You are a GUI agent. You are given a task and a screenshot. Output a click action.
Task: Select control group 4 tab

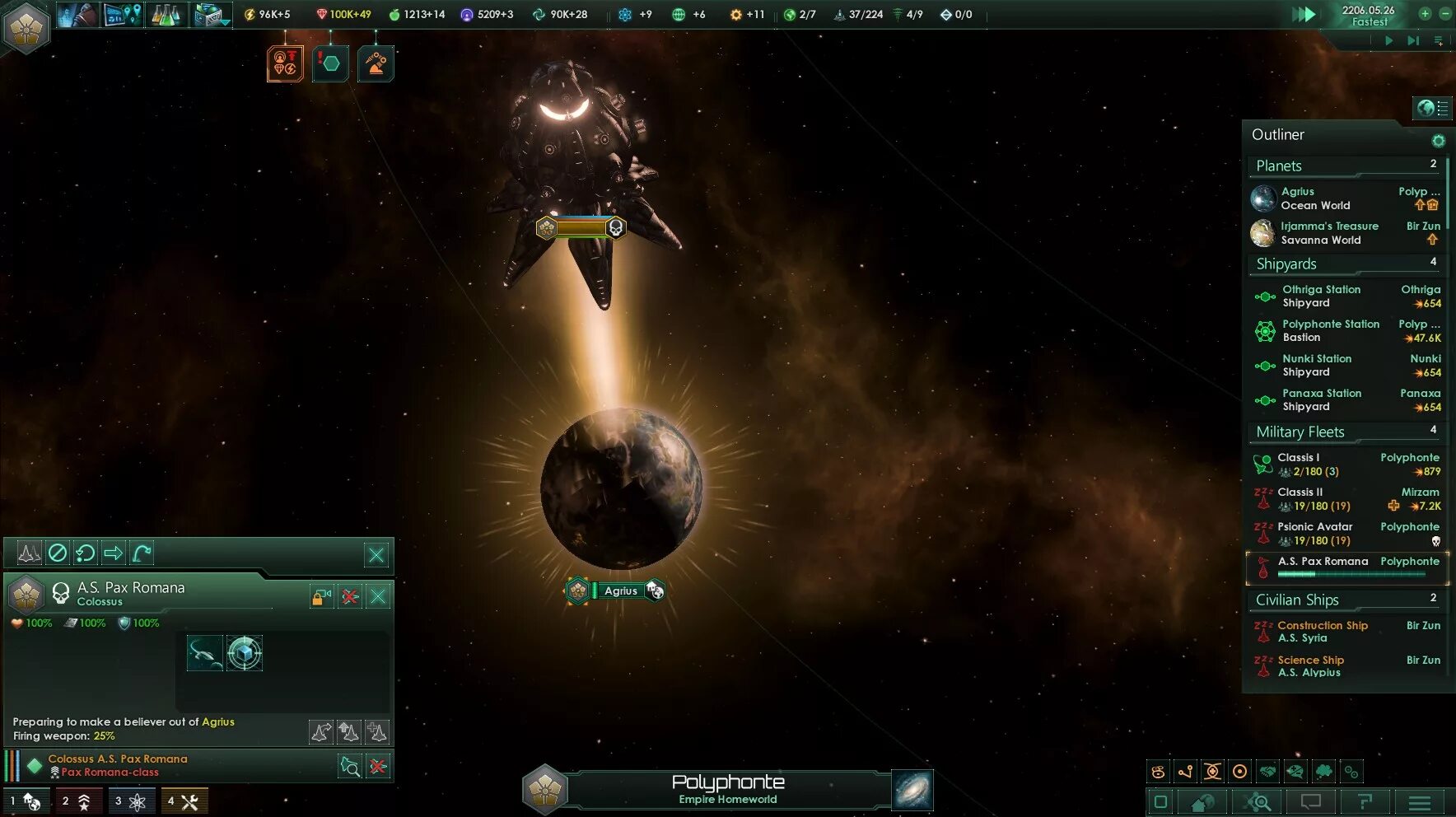point(184,801)
